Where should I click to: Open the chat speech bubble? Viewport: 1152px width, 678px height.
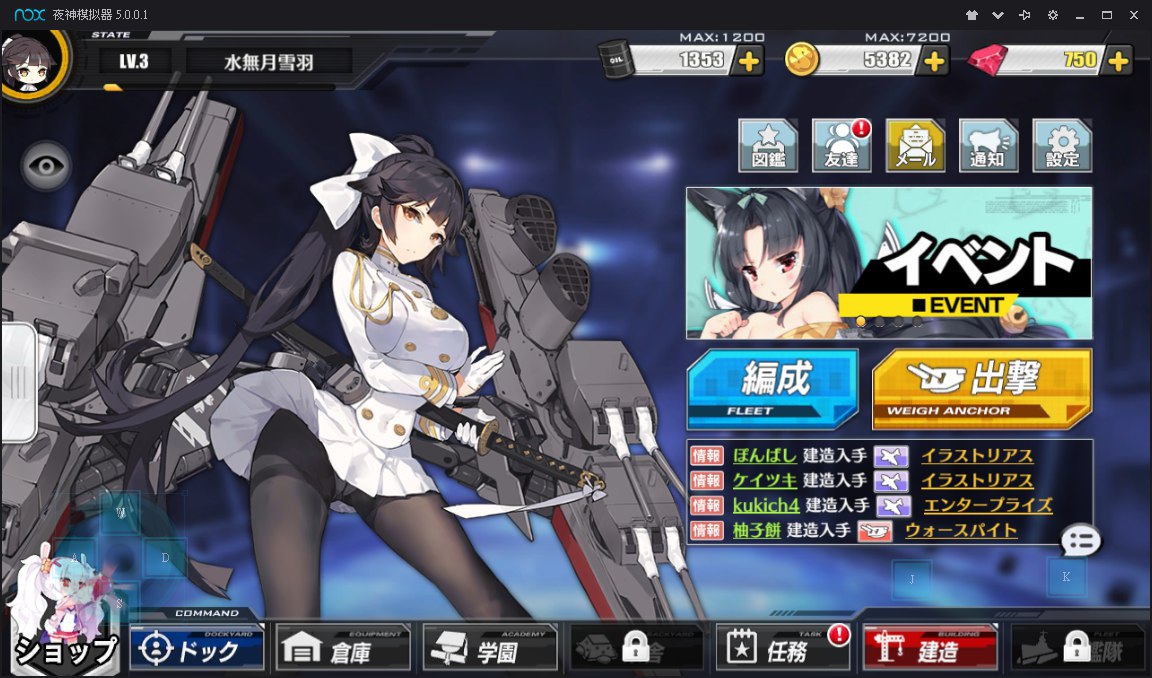1081,541
